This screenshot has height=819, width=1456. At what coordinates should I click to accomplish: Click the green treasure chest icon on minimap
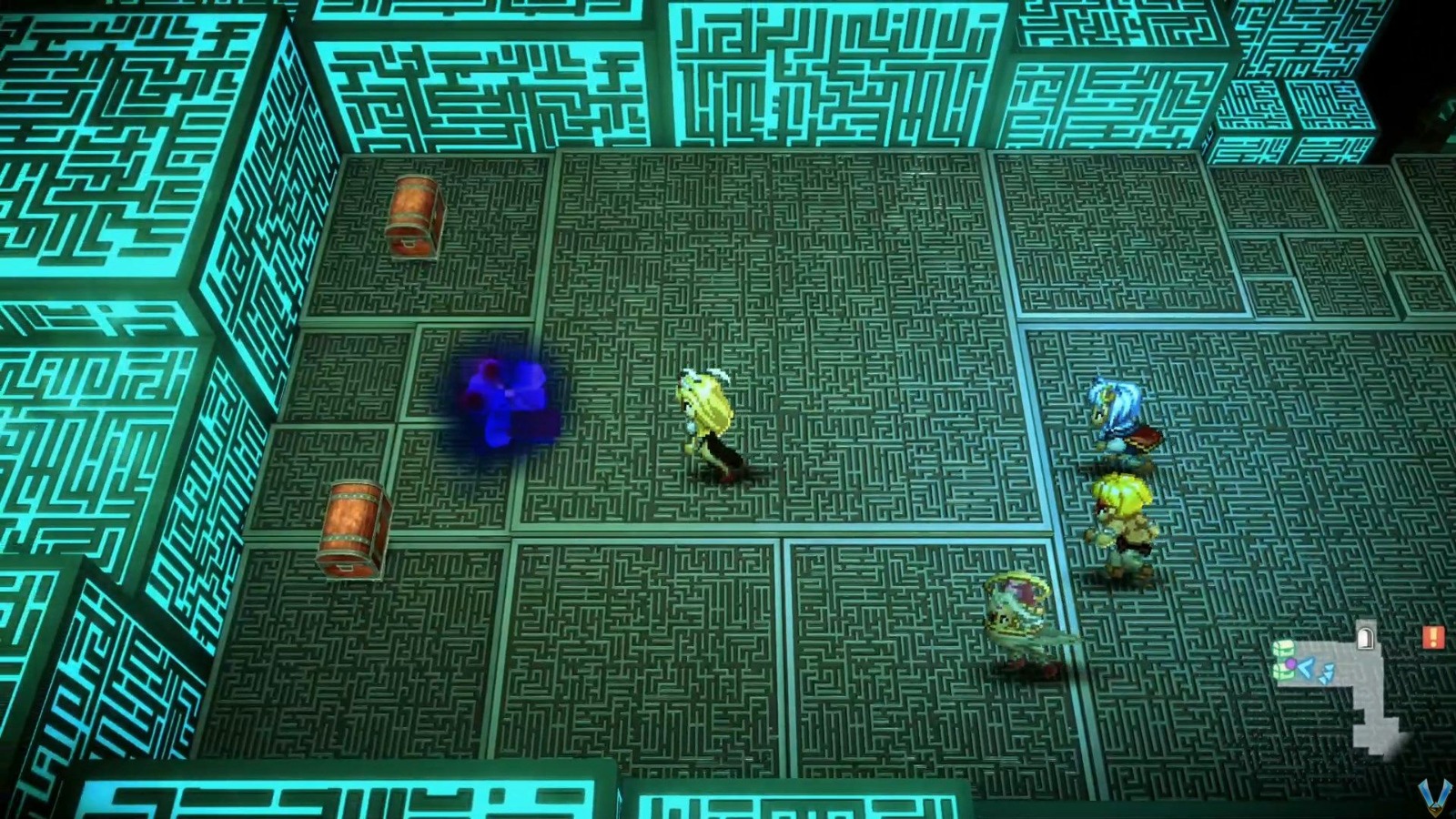tap(1284, 648)
